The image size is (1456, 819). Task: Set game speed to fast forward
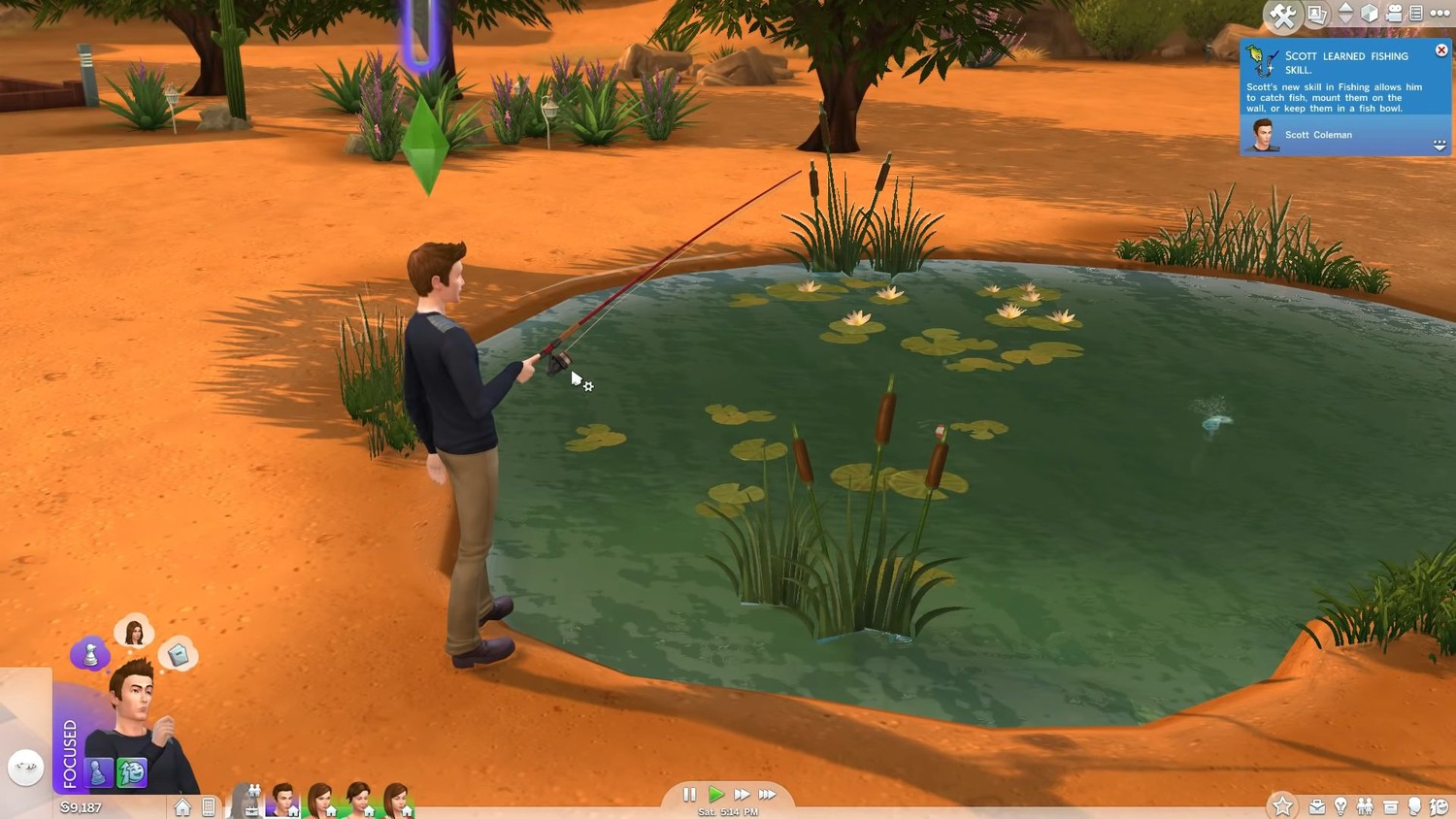coord(742,794)
